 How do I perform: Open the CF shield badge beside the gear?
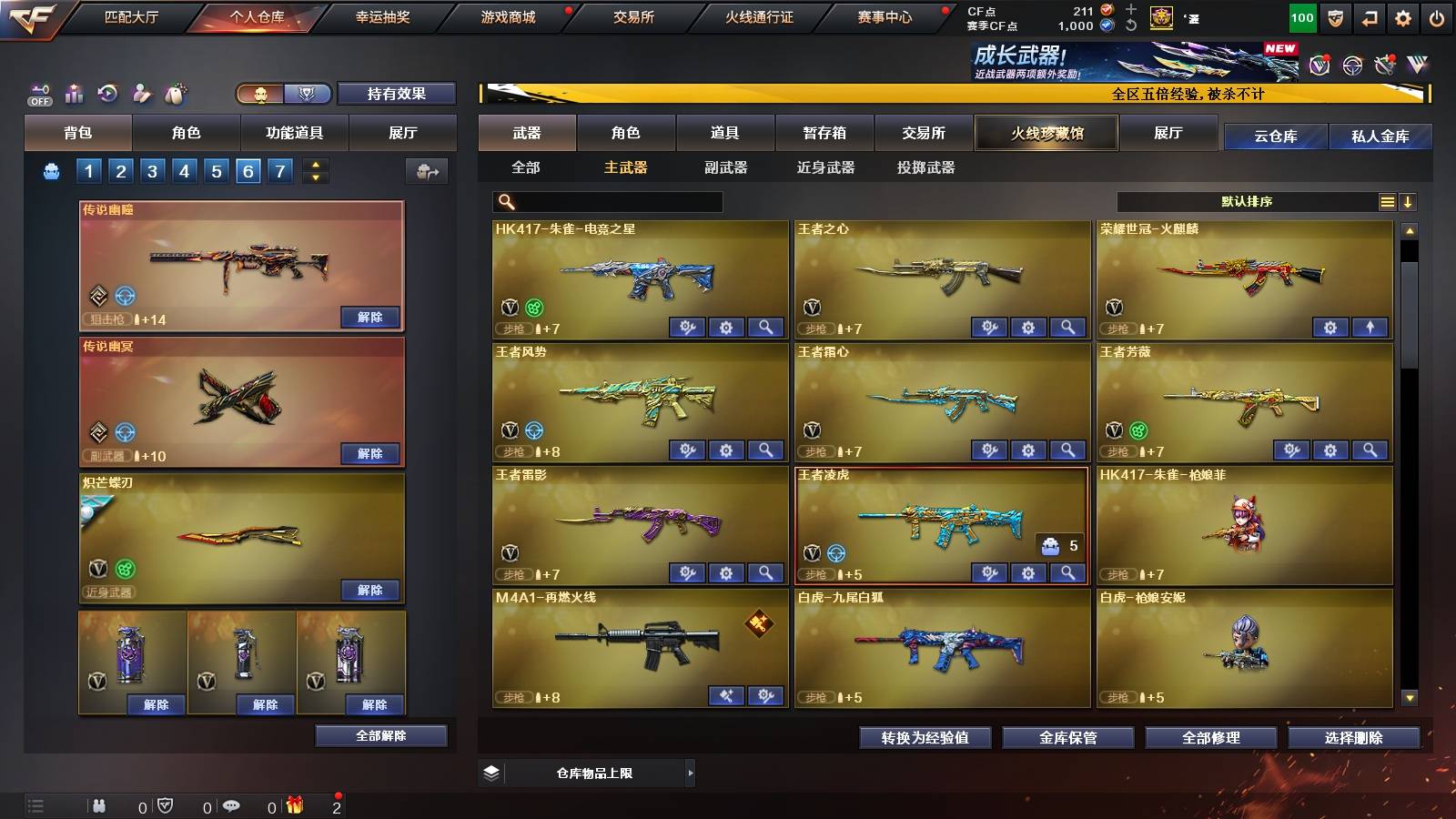[1335, 17]
